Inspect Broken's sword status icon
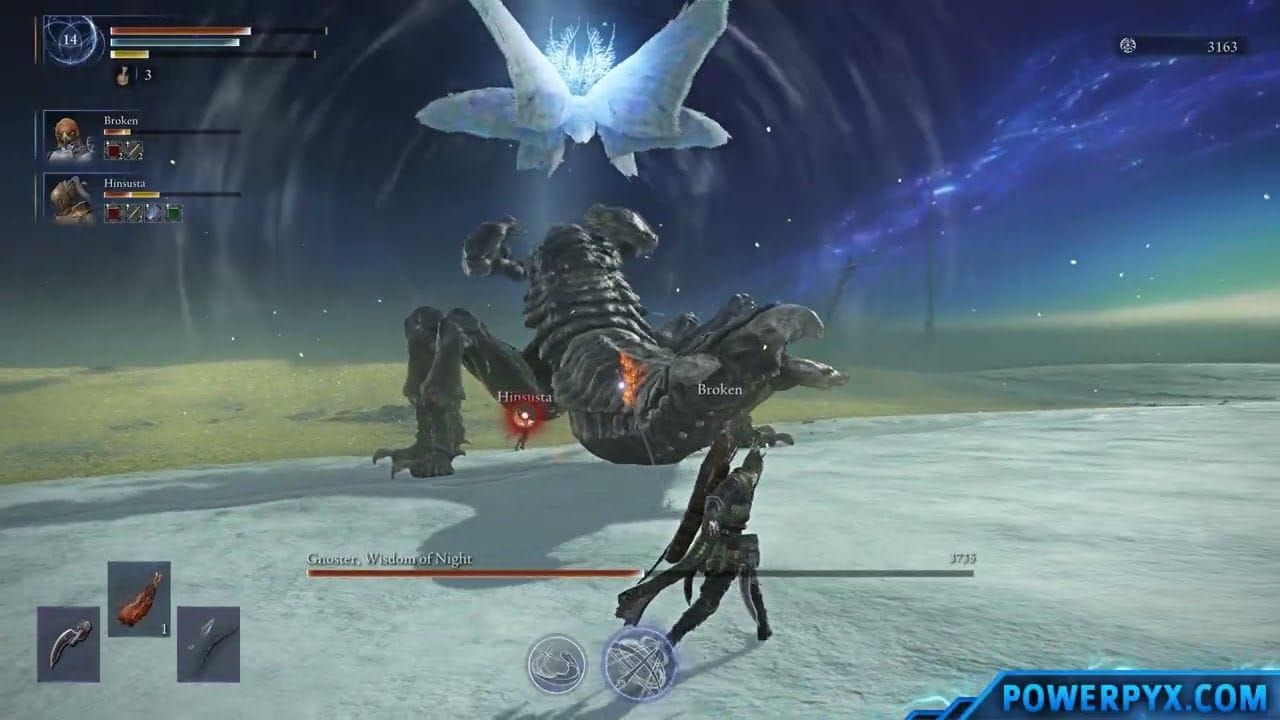 [133, 151]
